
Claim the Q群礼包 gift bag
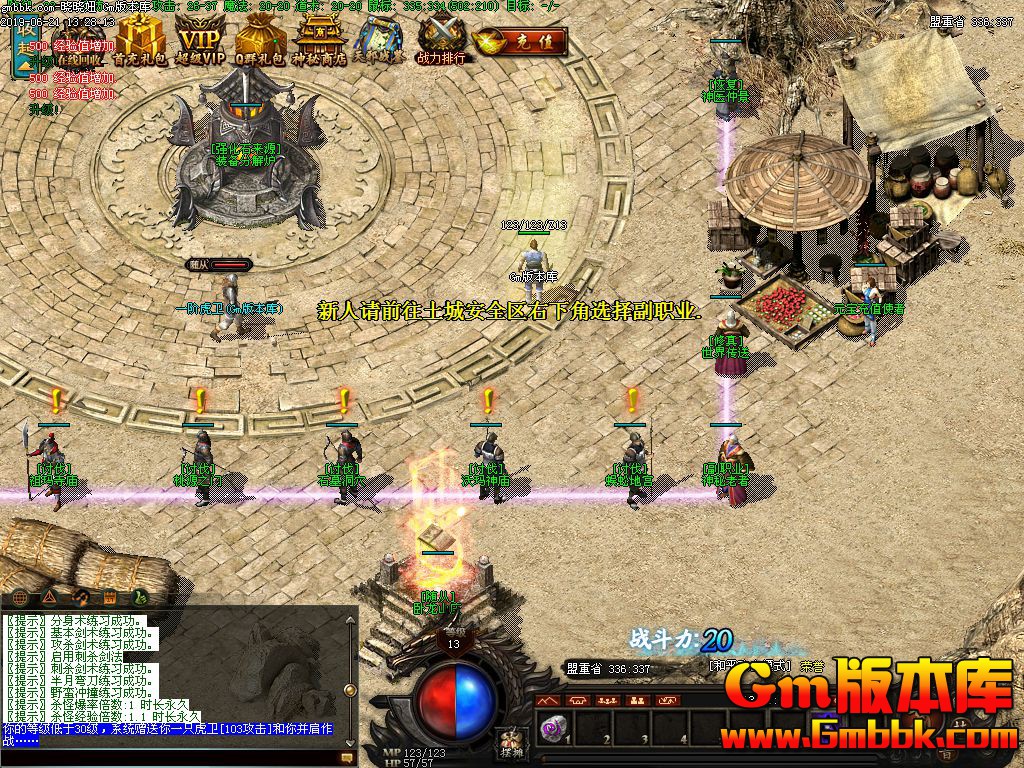coord(259,42)
